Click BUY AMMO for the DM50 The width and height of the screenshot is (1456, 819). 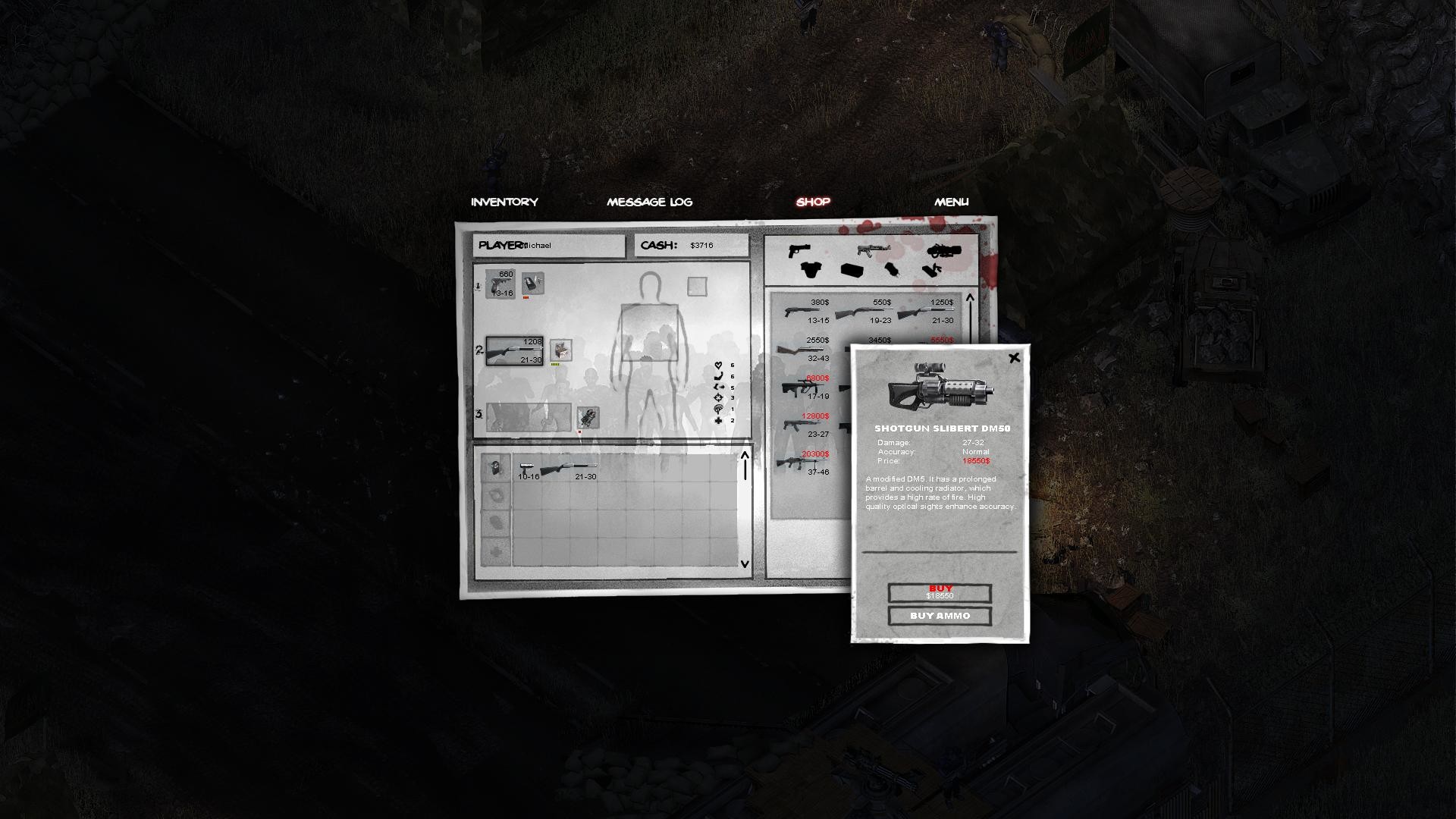940,617
